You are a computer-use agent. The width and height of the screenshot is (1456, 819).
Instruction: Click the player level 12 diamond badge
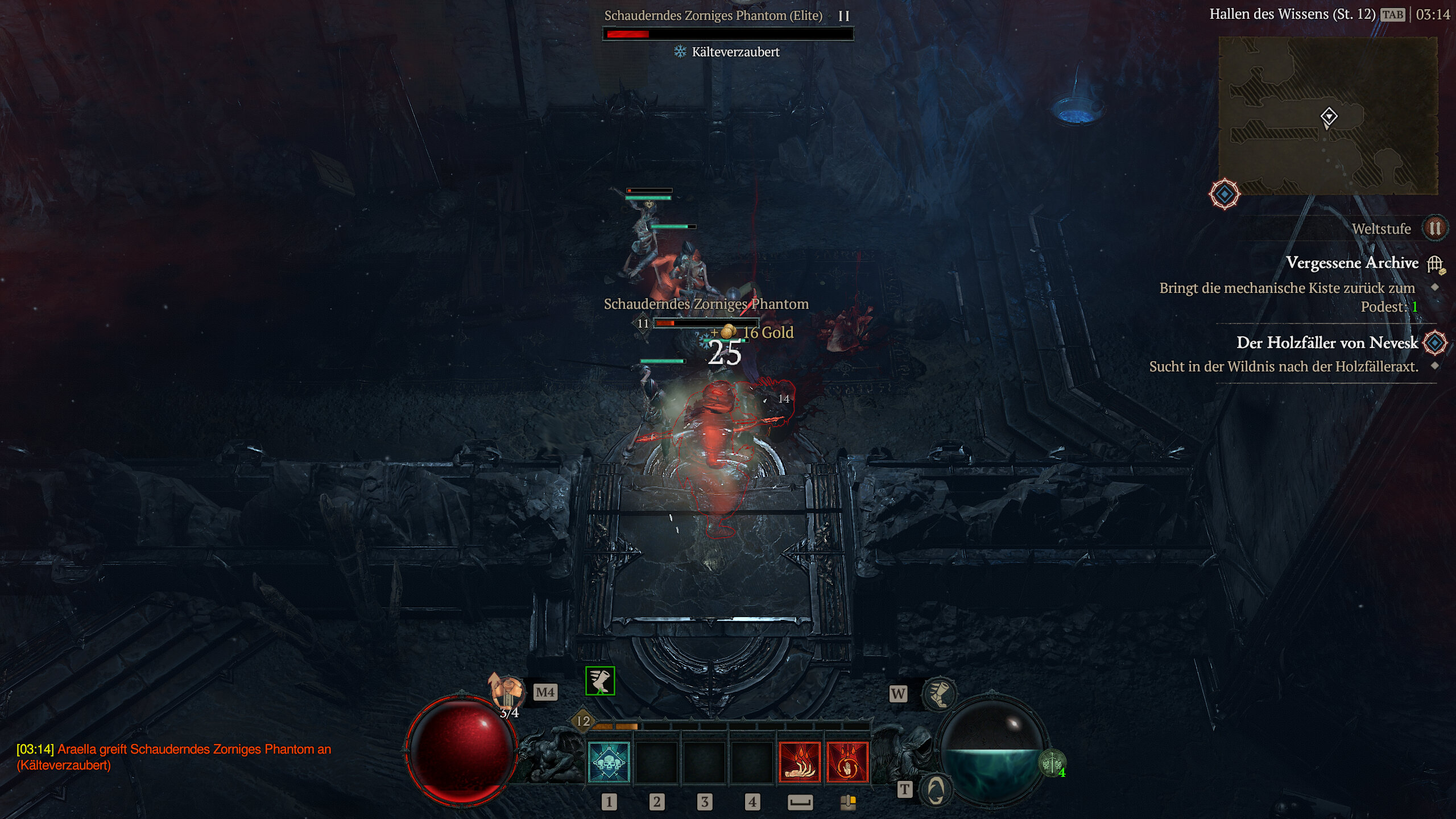[x=583, y=721]
